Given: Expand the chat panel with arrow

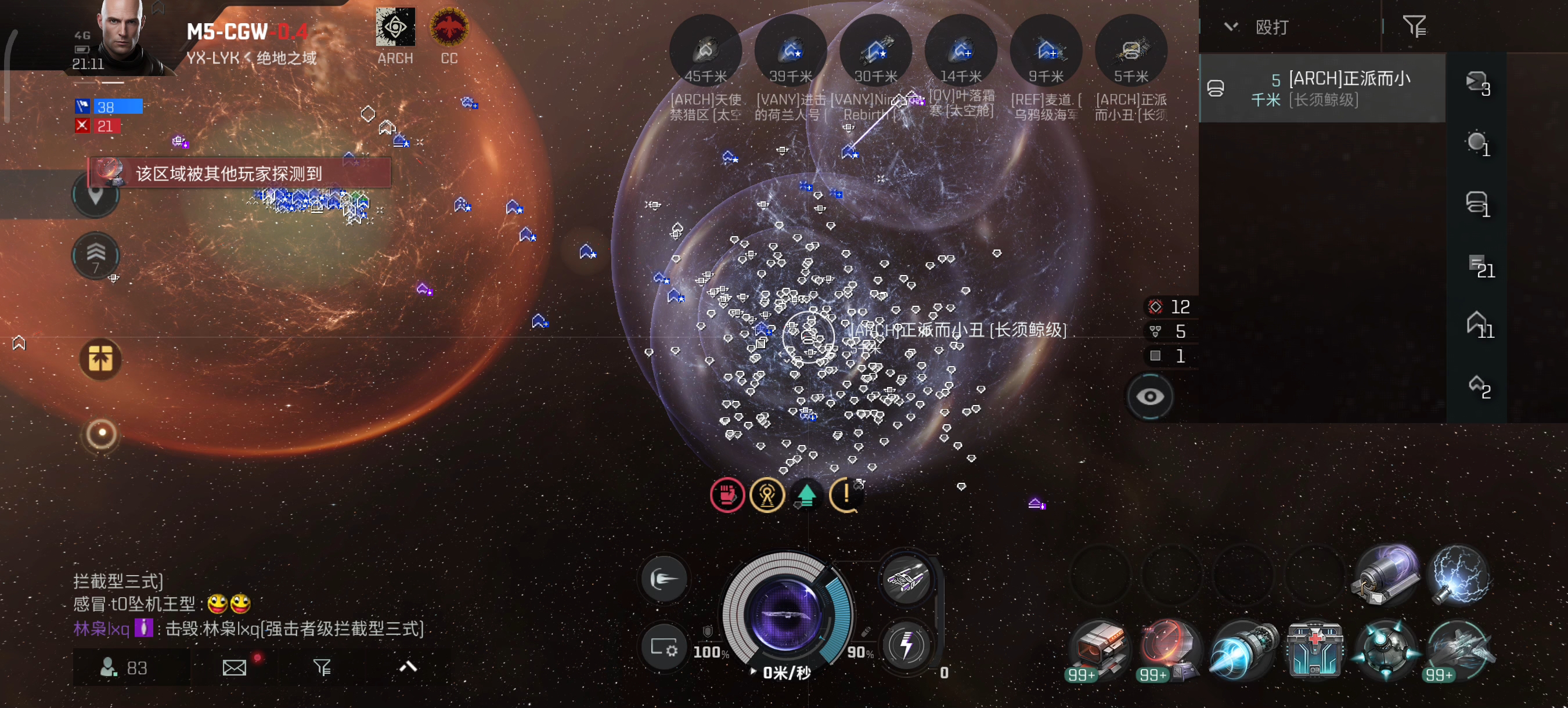Looking at the screenshot, I should click(408, 667).
